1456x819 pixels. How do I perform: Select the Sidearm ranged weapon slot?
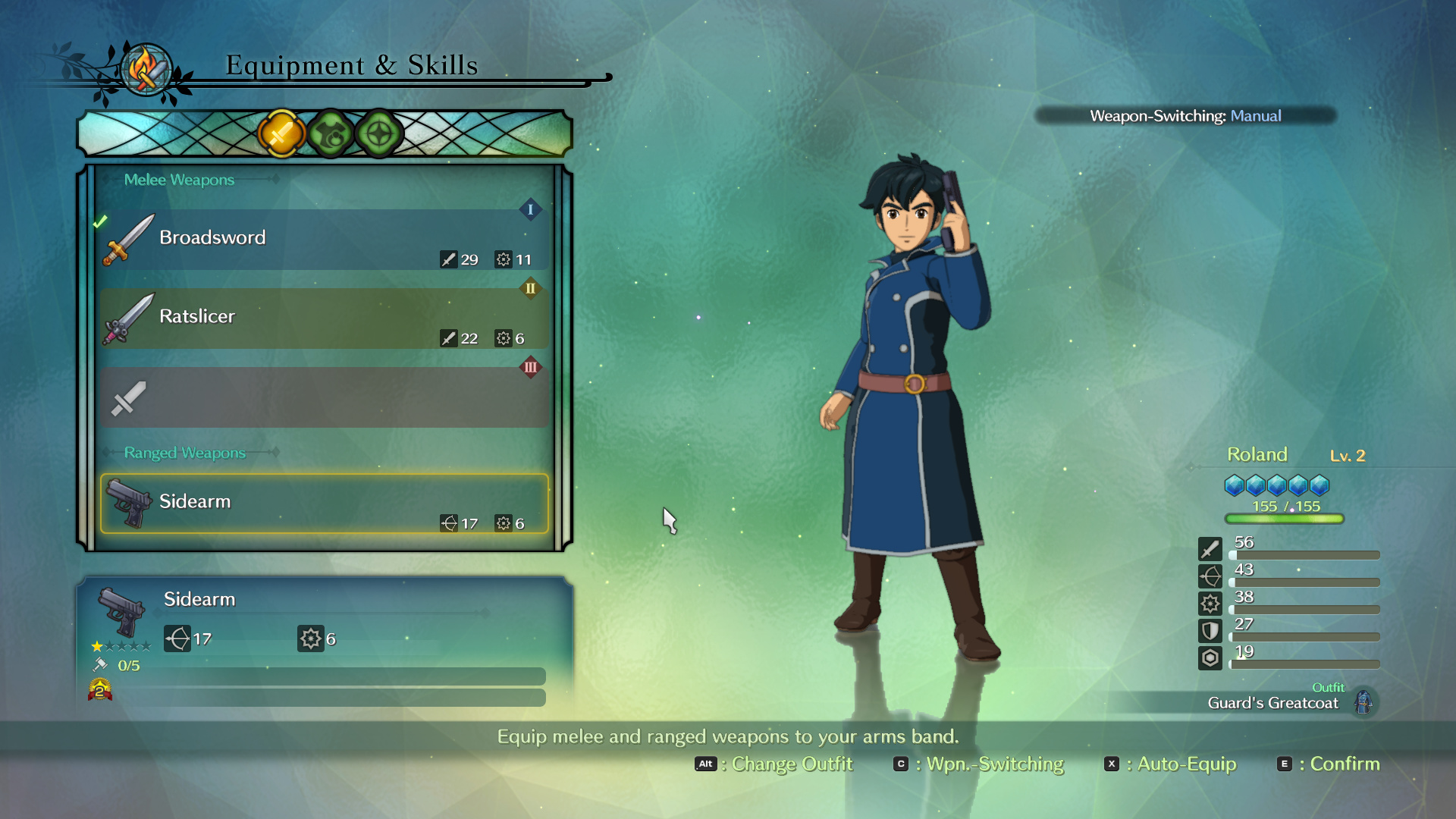324,504
